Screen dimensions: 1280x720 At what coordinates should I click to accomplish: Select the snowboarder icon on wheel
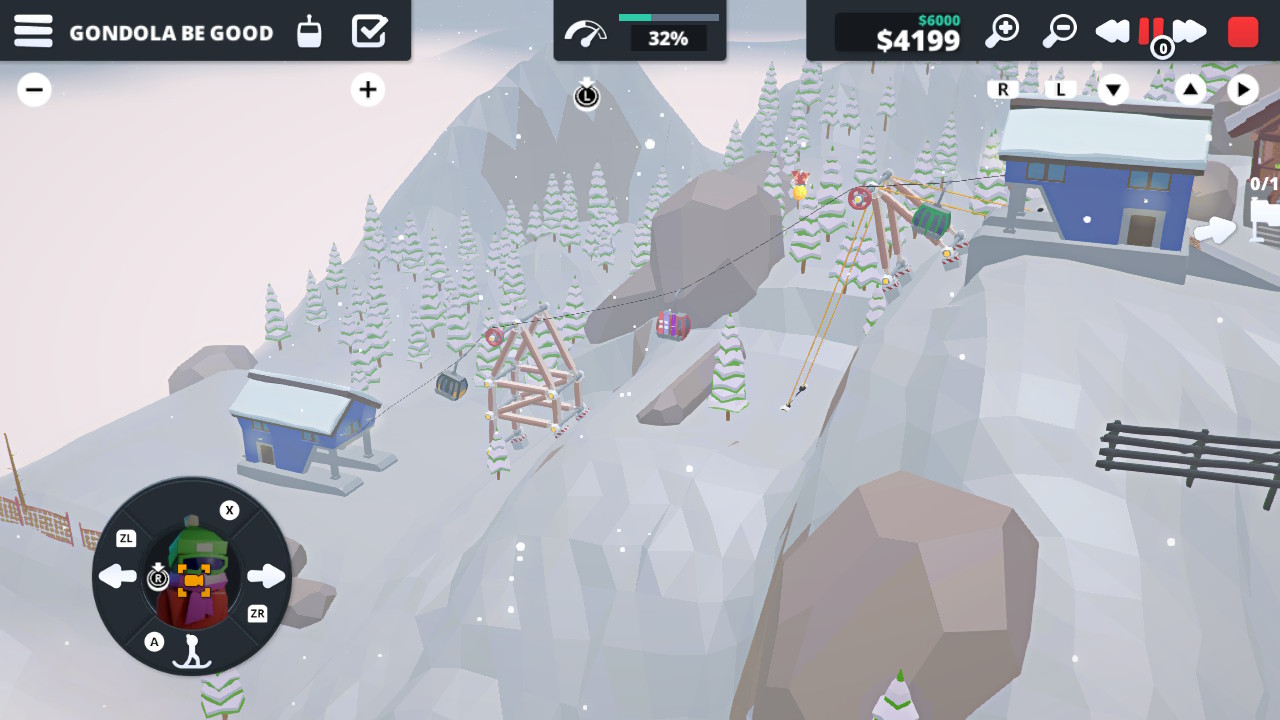tap(191, 650)
